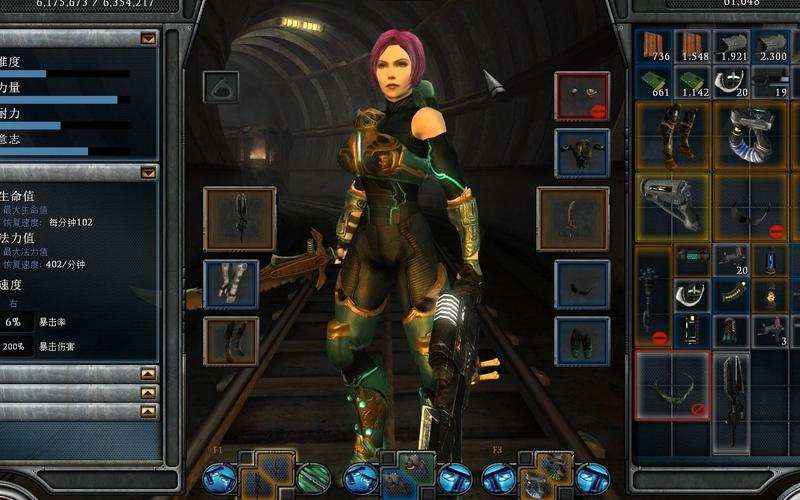Viewport: 800px width, 500px height.
Task: Select the orange stack of 736 items
Action: 654,46
